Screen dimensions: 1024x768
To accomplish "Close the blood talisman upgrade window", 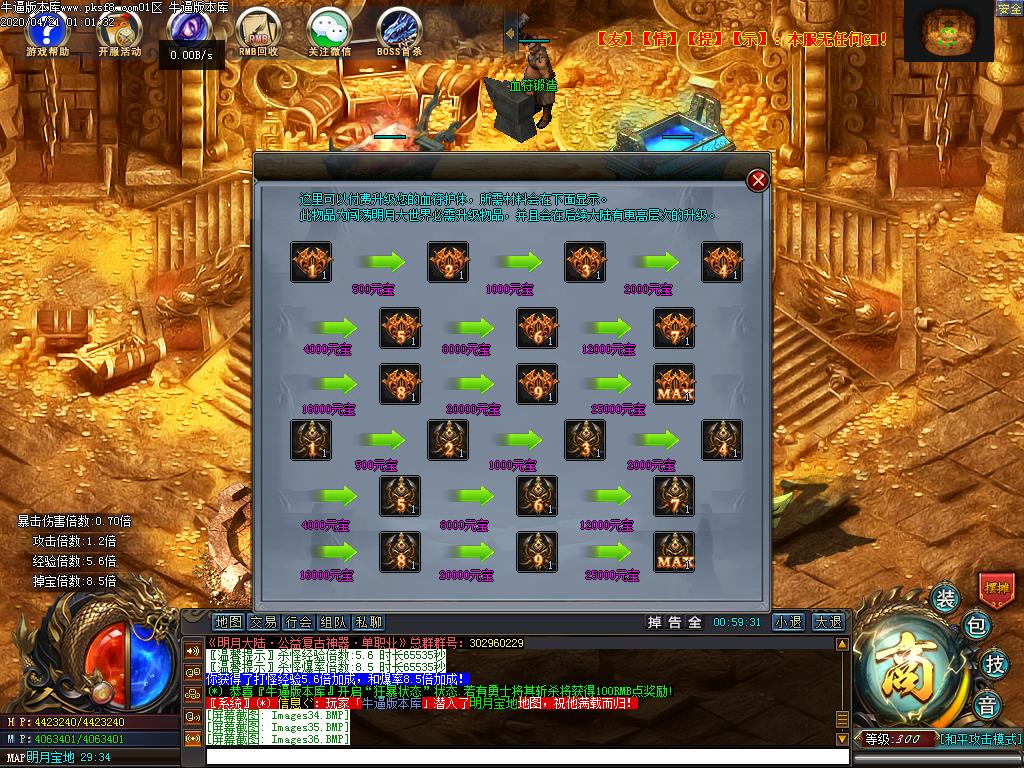I will [x=758, y=180].
